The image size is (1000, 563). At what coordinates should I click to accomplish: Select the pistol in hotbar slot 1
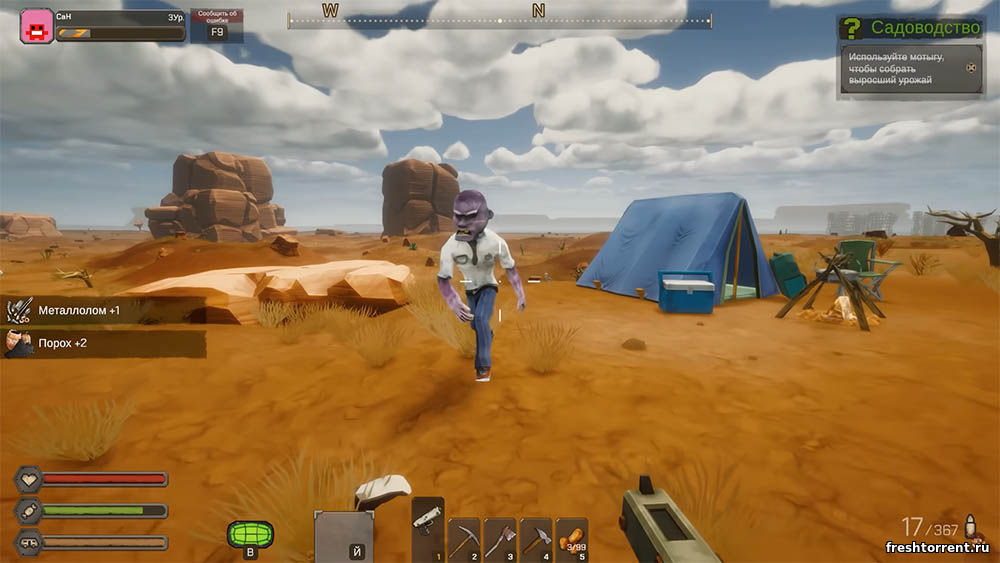(x=428, y=528)
